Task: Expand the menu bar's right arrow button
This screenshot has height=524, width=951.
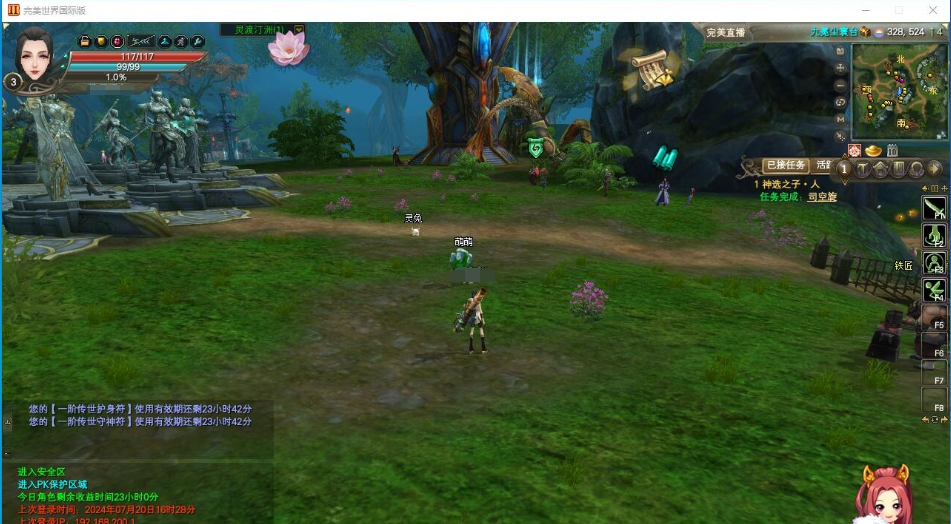Action: click(934, 169)
